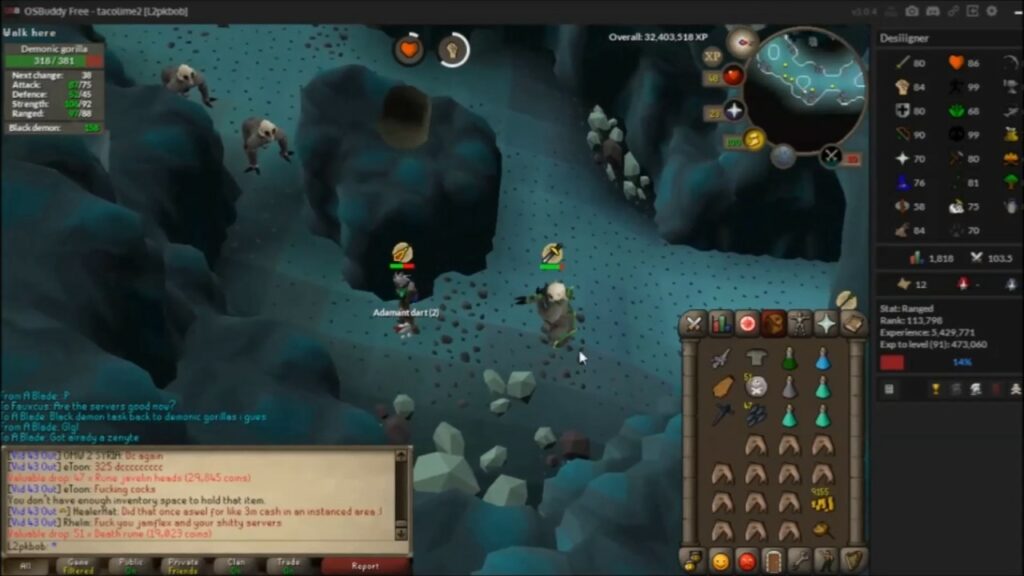Toggle run with the energy orb
The width and height of the screenshot is (1024, 576).
tap(754, 140)
